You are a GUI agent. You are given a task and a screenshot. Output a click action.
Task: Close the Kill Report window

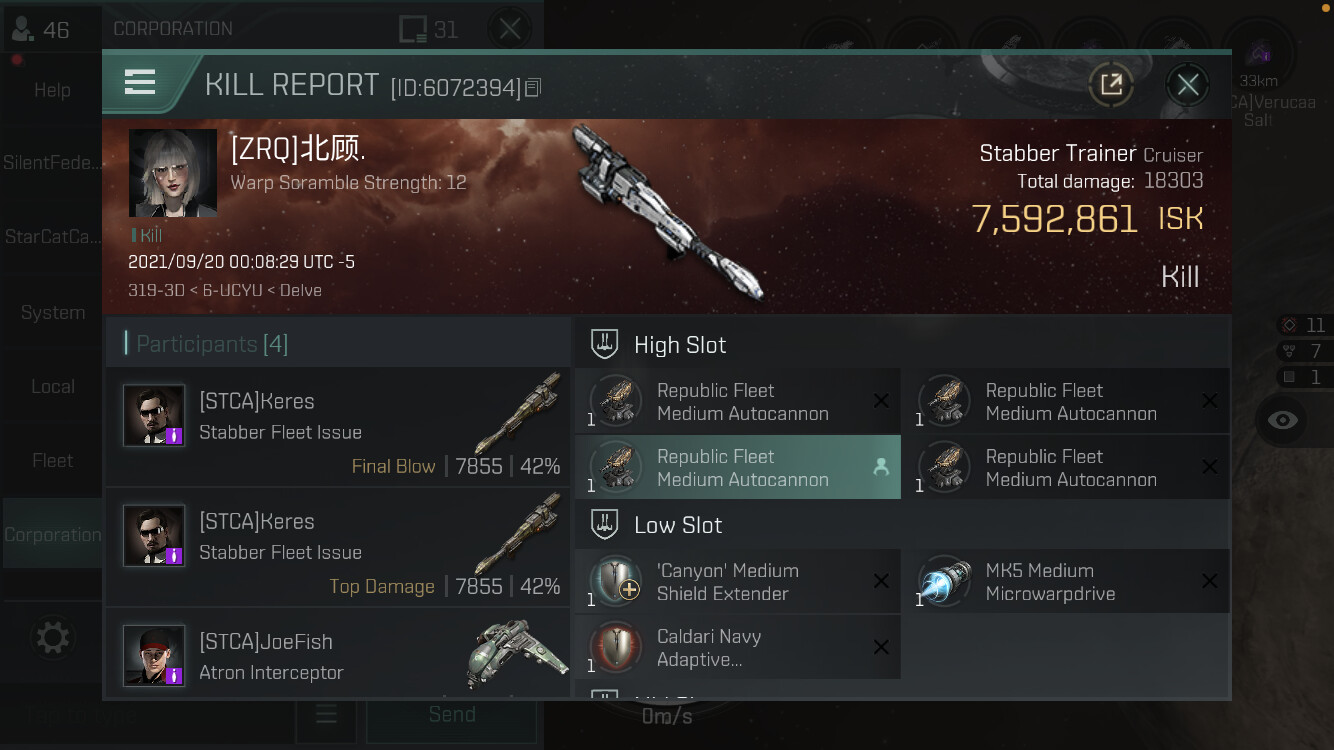[1187, 85]
